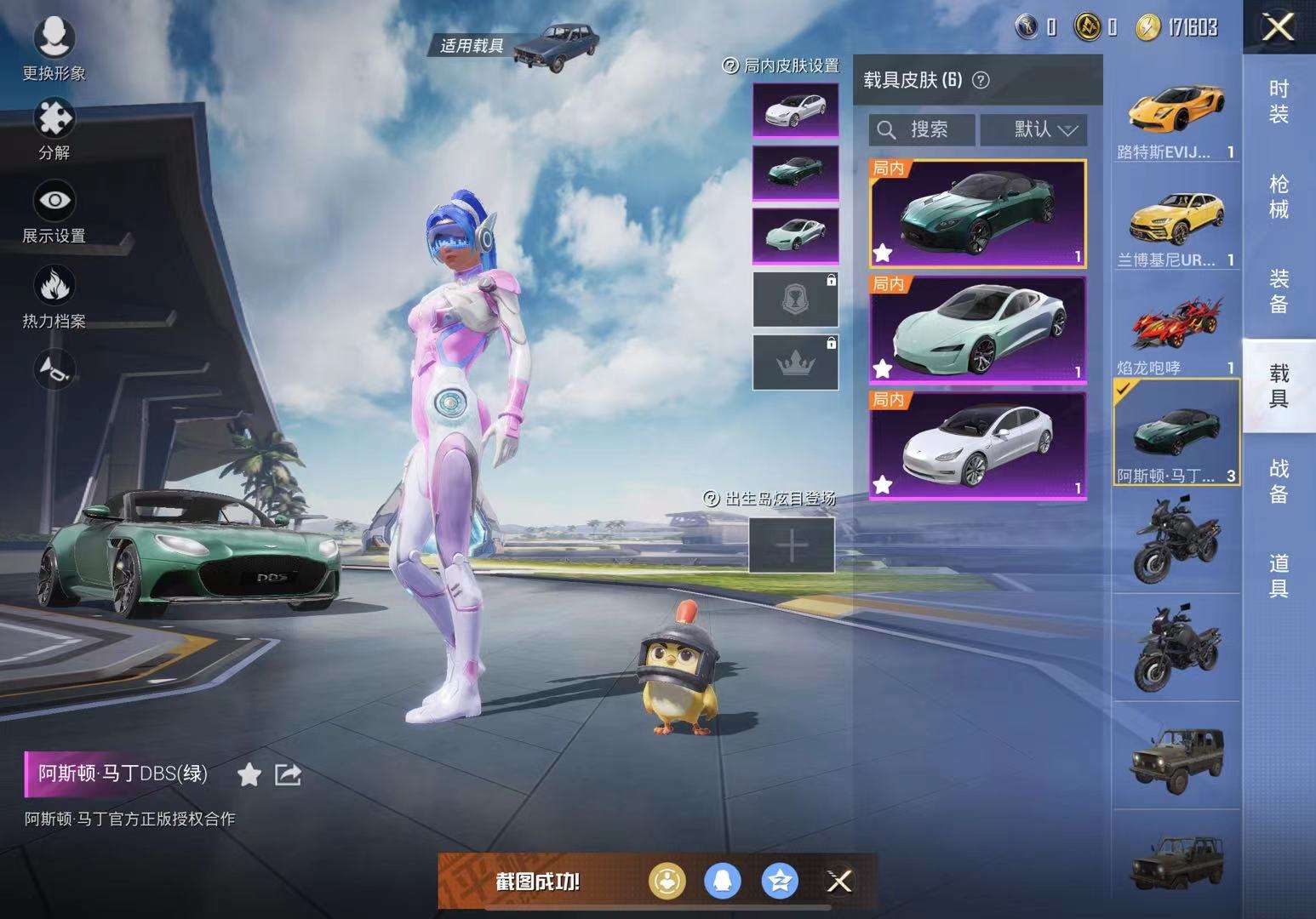The width and height of the screenshot is (1316, 919).
Task: Add a skin to the 出生岛炫目登场 plus slot
Action: [x=792, y=545]
